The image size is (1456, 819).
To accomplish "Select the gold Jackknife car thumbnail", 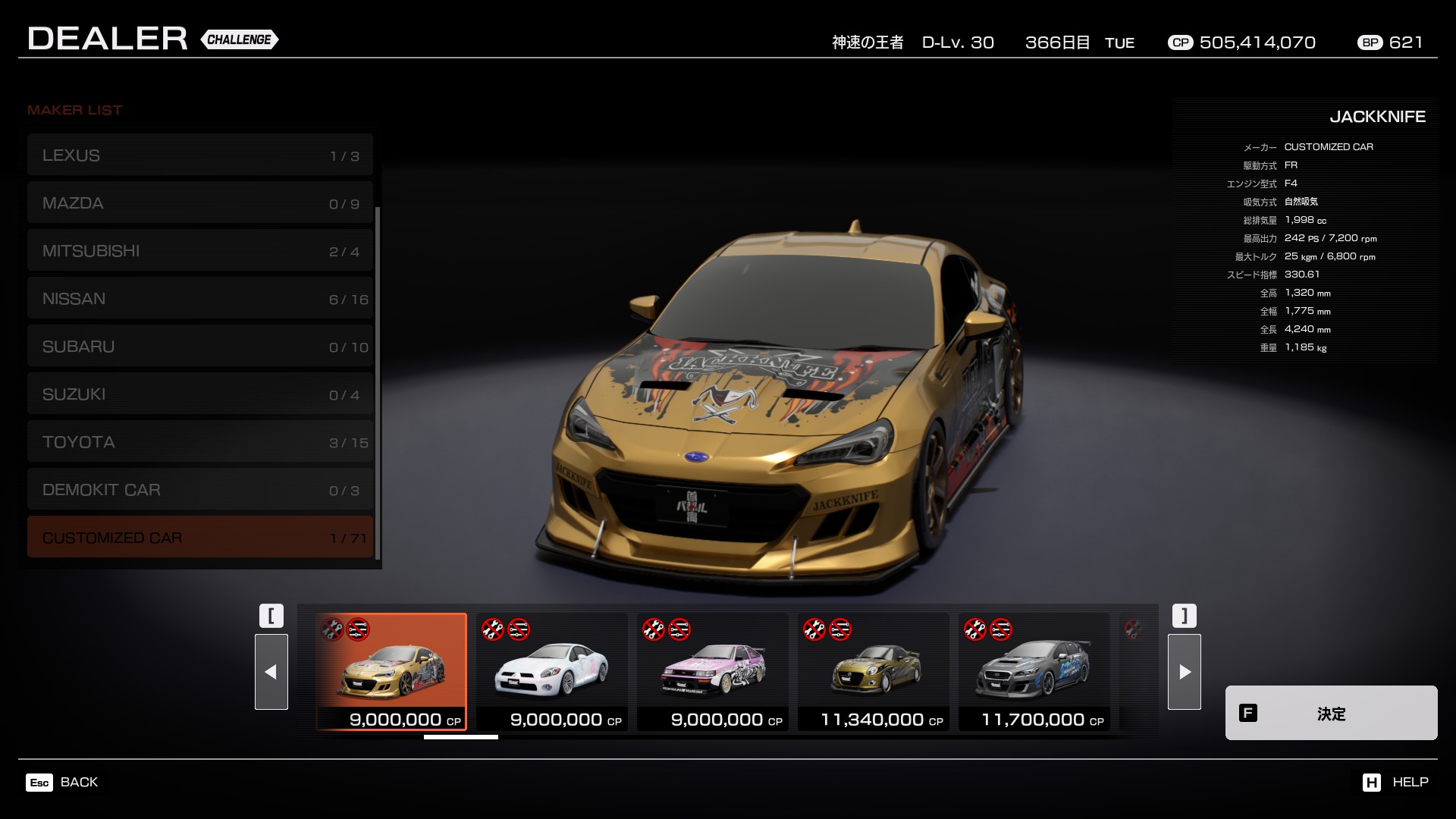I will (391, 672).
